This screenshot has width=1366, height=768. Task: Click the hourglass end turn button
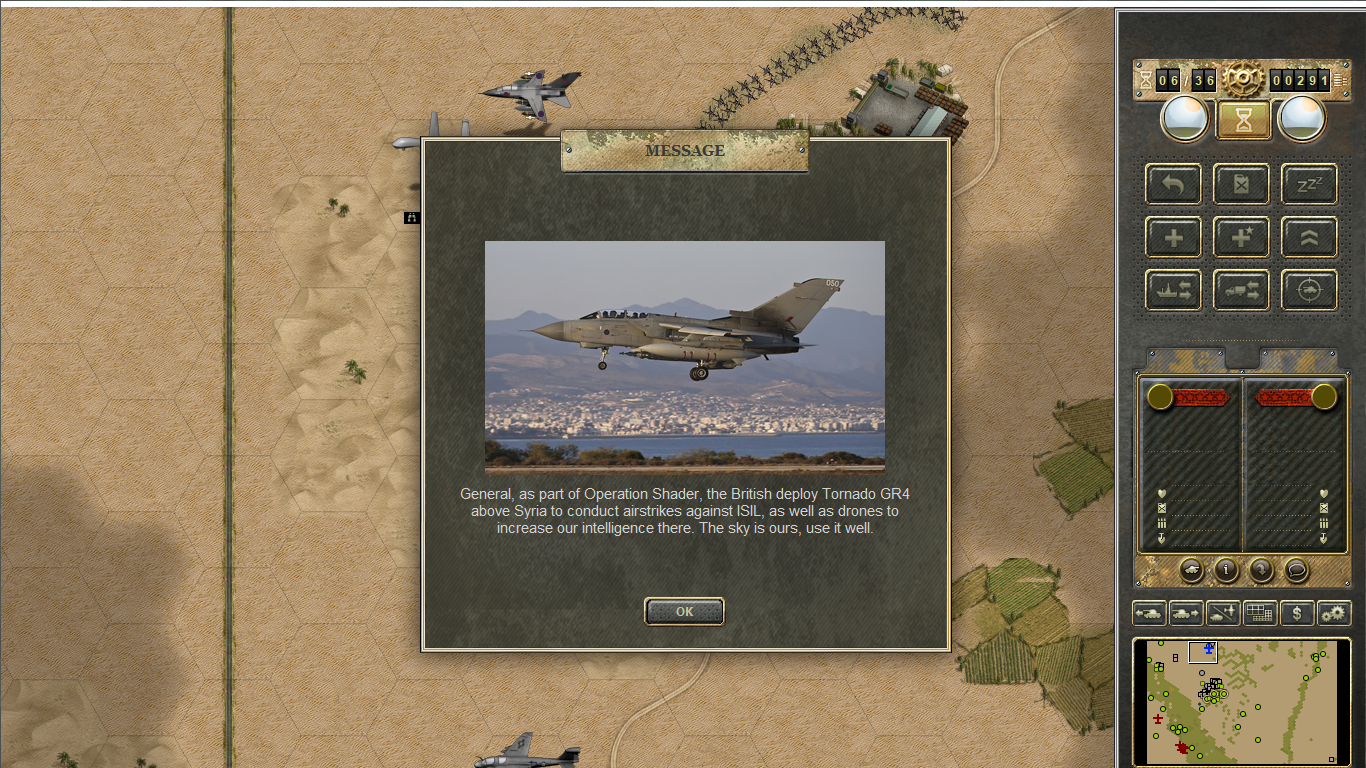coord(1243,120)
